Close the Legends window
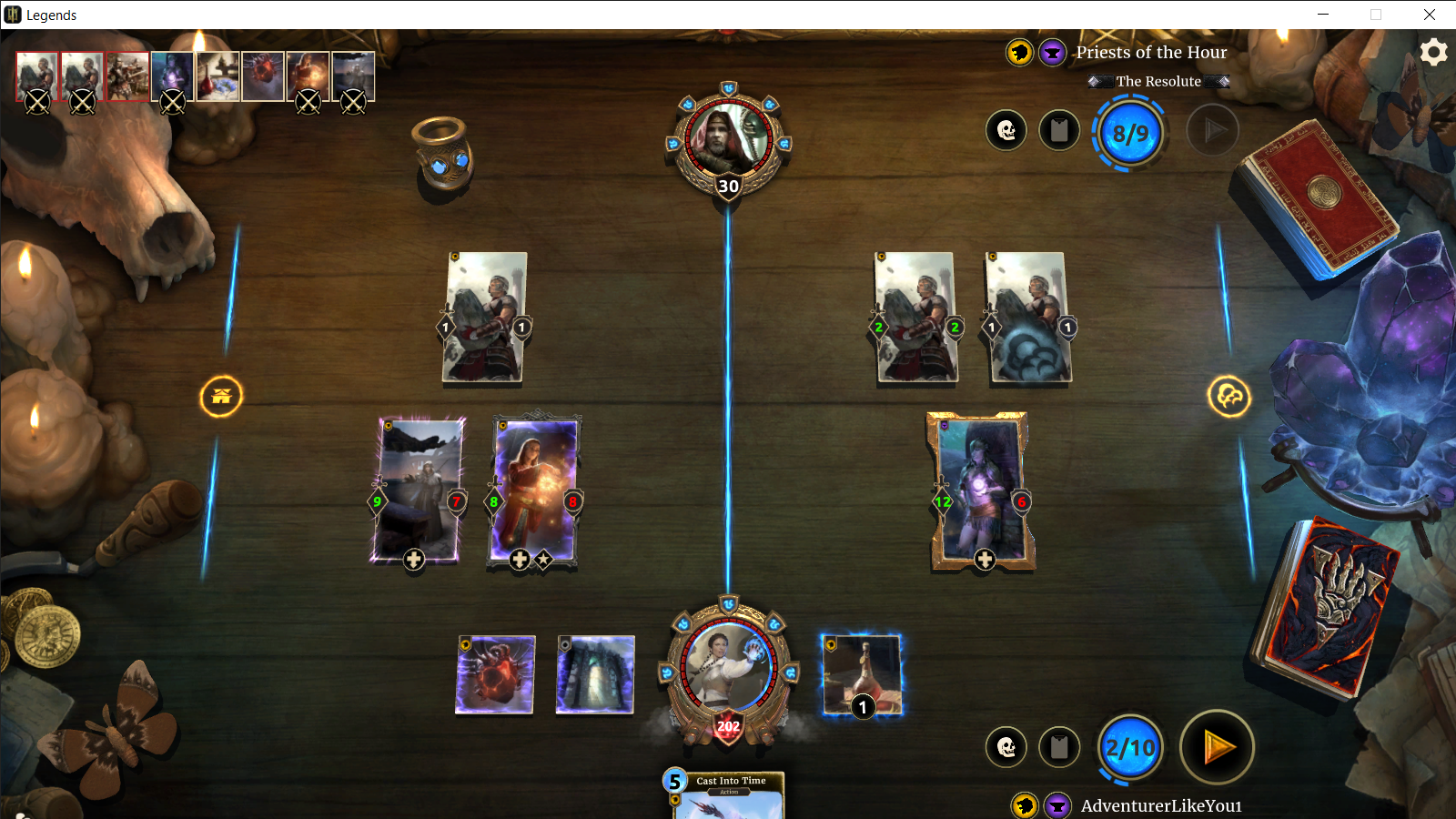 [1429, 15]
